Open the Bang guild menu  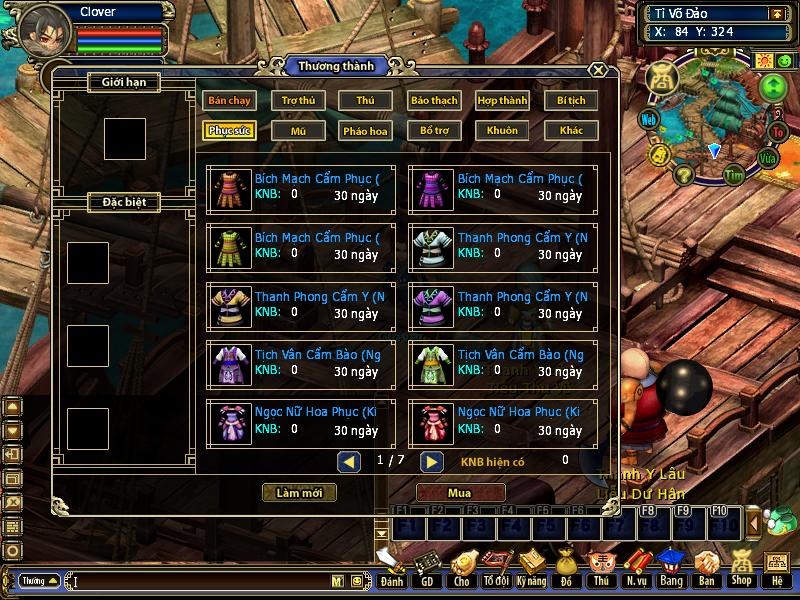(x=670, y=568)
